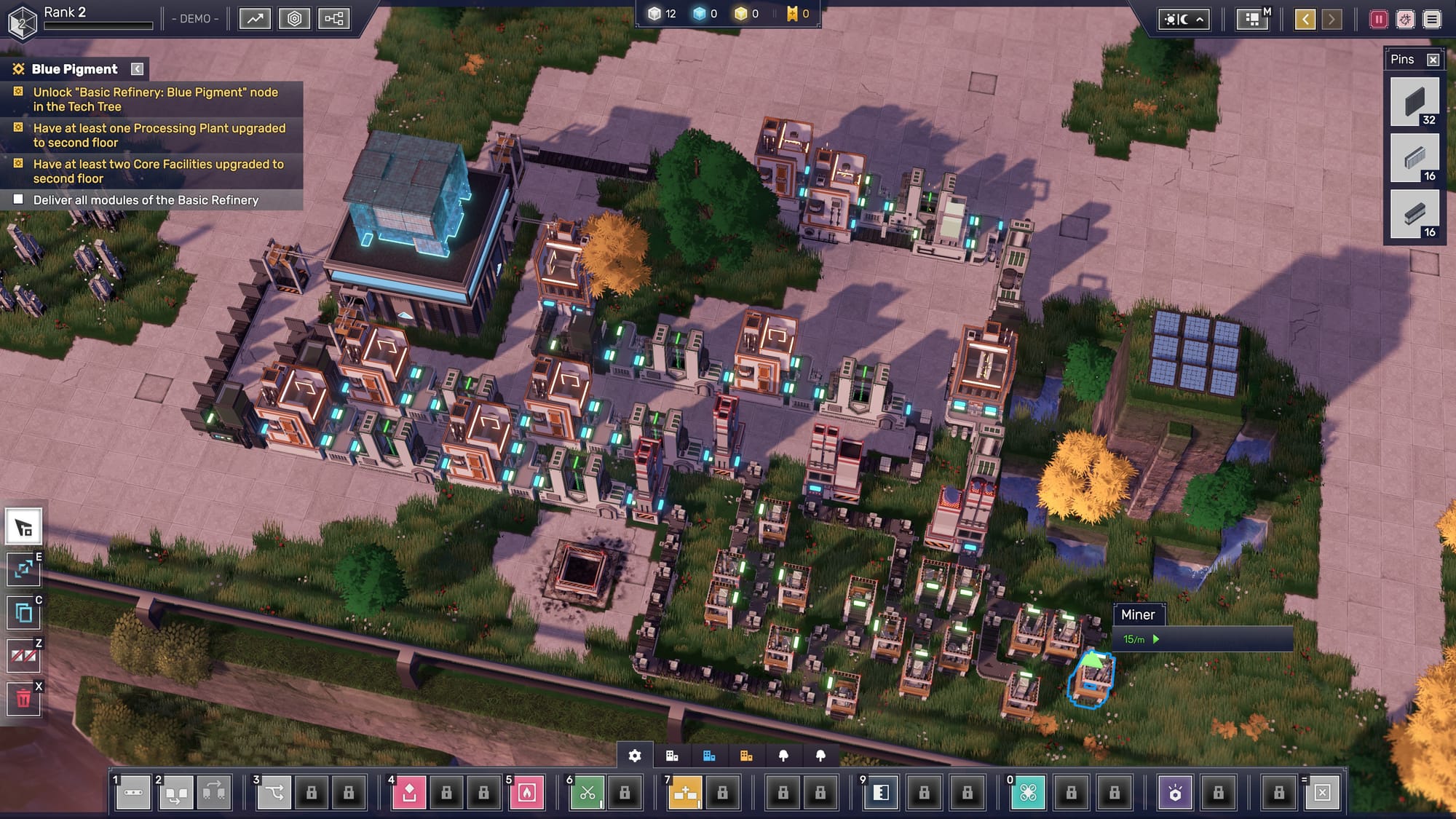Open the statistics graph panel
Screen dimensions: 1456x819
click(255, 18)
